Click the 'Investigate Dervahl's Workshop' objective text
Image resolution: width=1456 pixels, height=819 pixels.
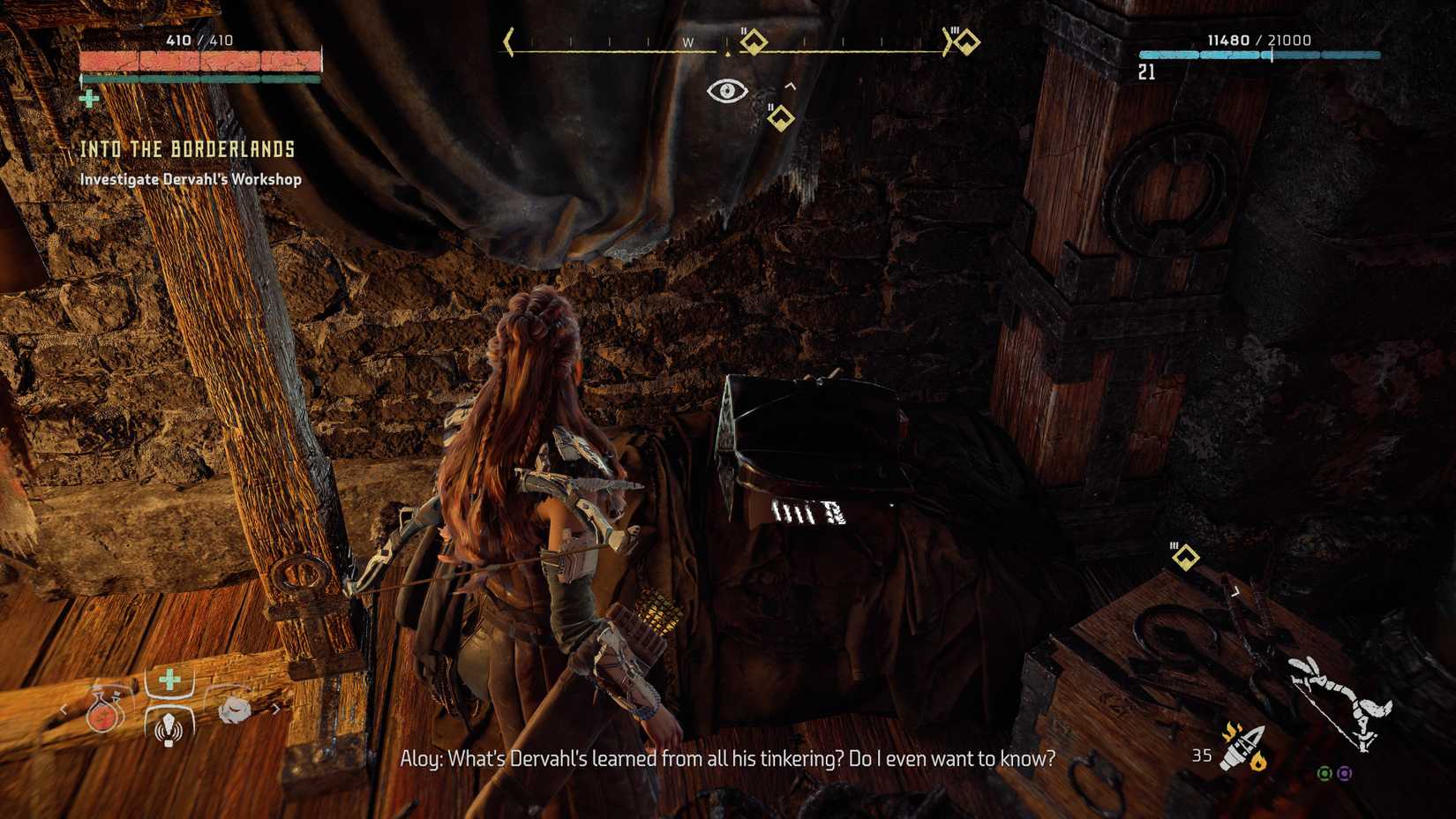[190, 179]
